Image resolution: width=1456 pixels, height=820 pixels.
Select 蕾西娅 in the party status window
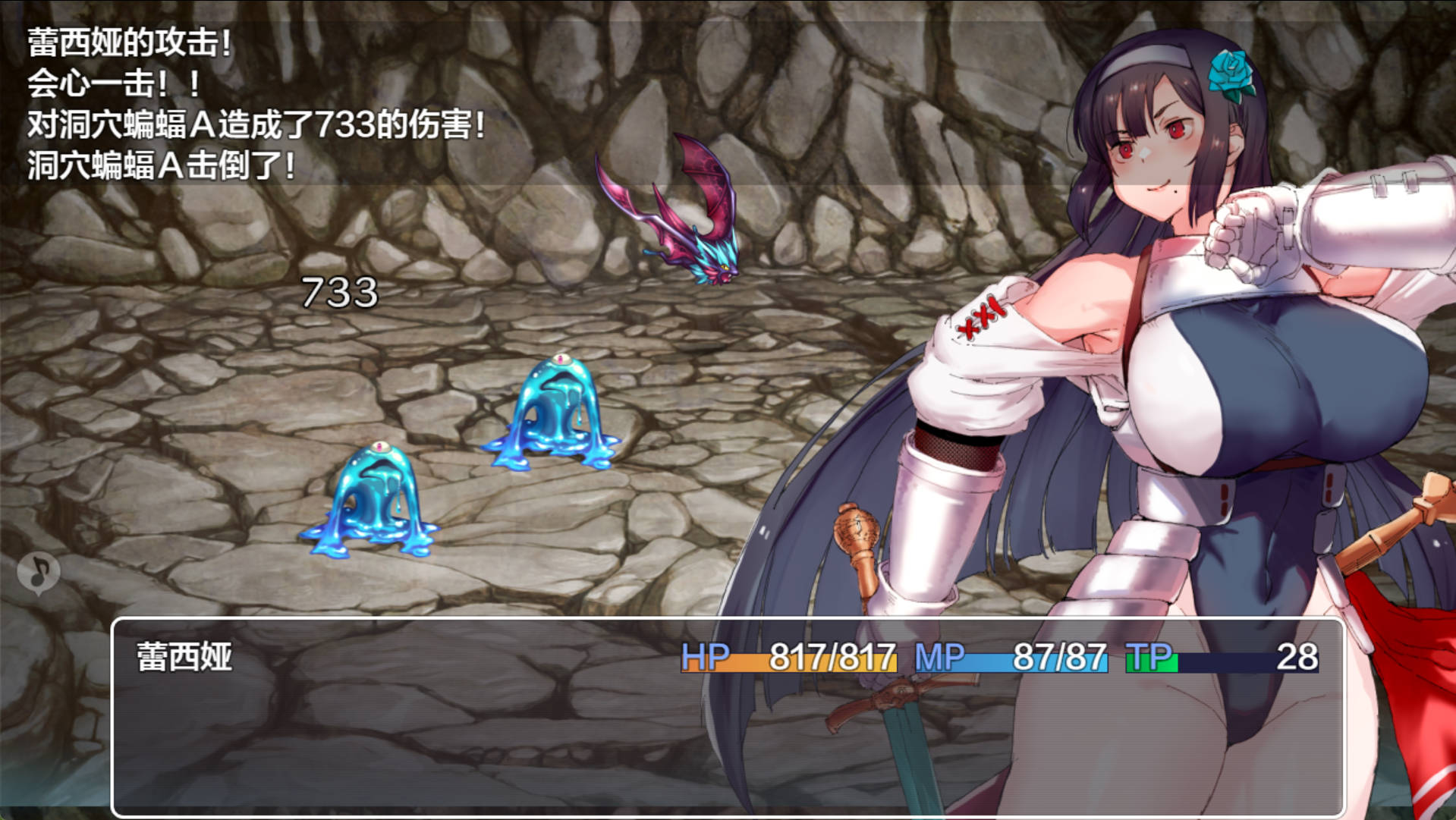point(184,657)
